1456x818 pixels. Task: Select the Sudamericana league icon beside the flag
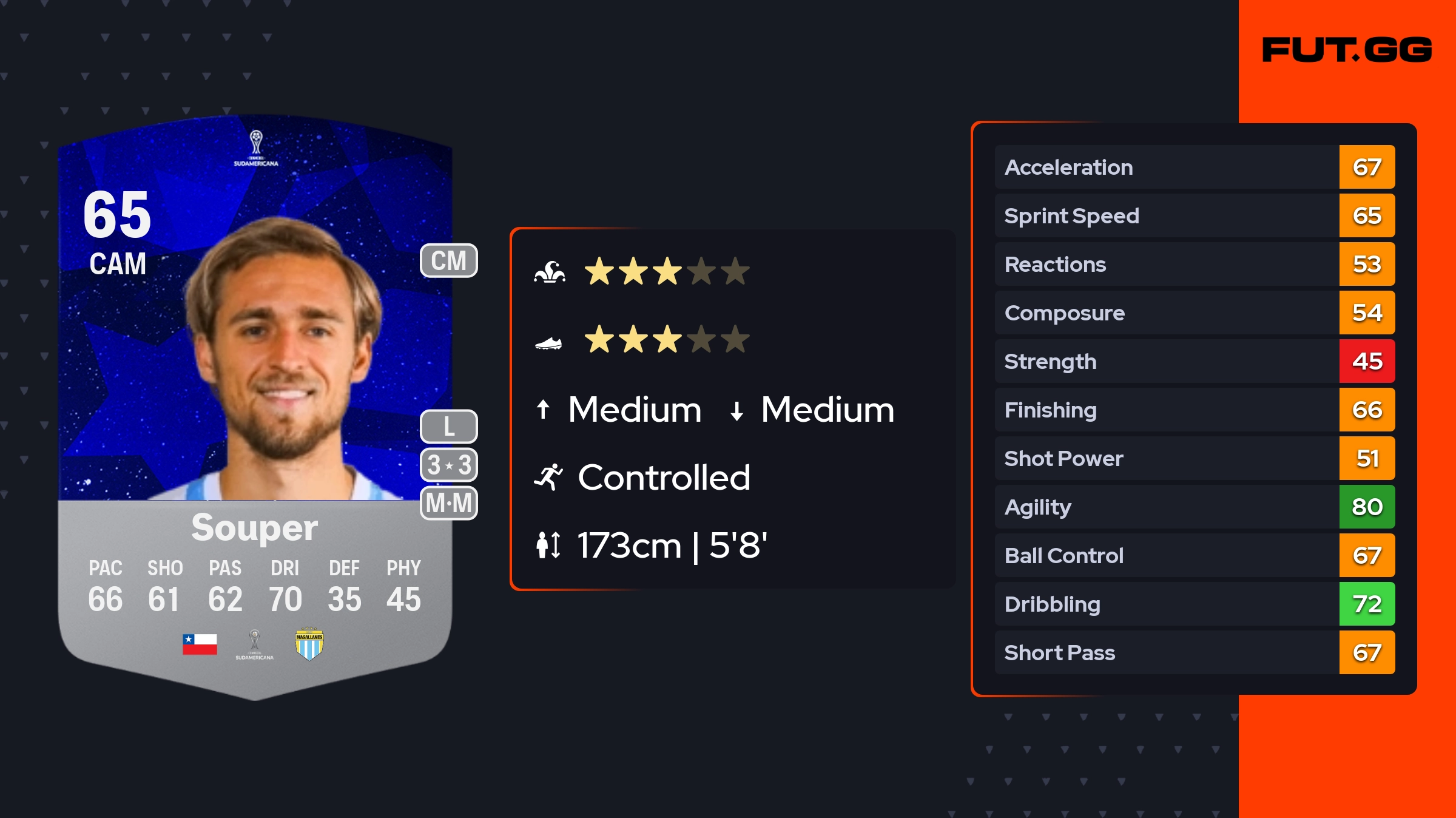coord(255,644)
